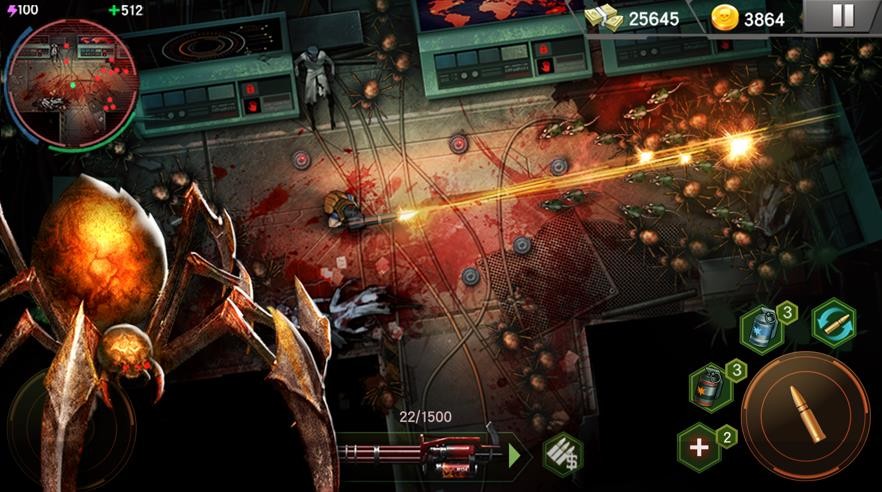Reload with the blue arrows bullet icon
This screenshot has width=882, height=492.
(833, 324)
